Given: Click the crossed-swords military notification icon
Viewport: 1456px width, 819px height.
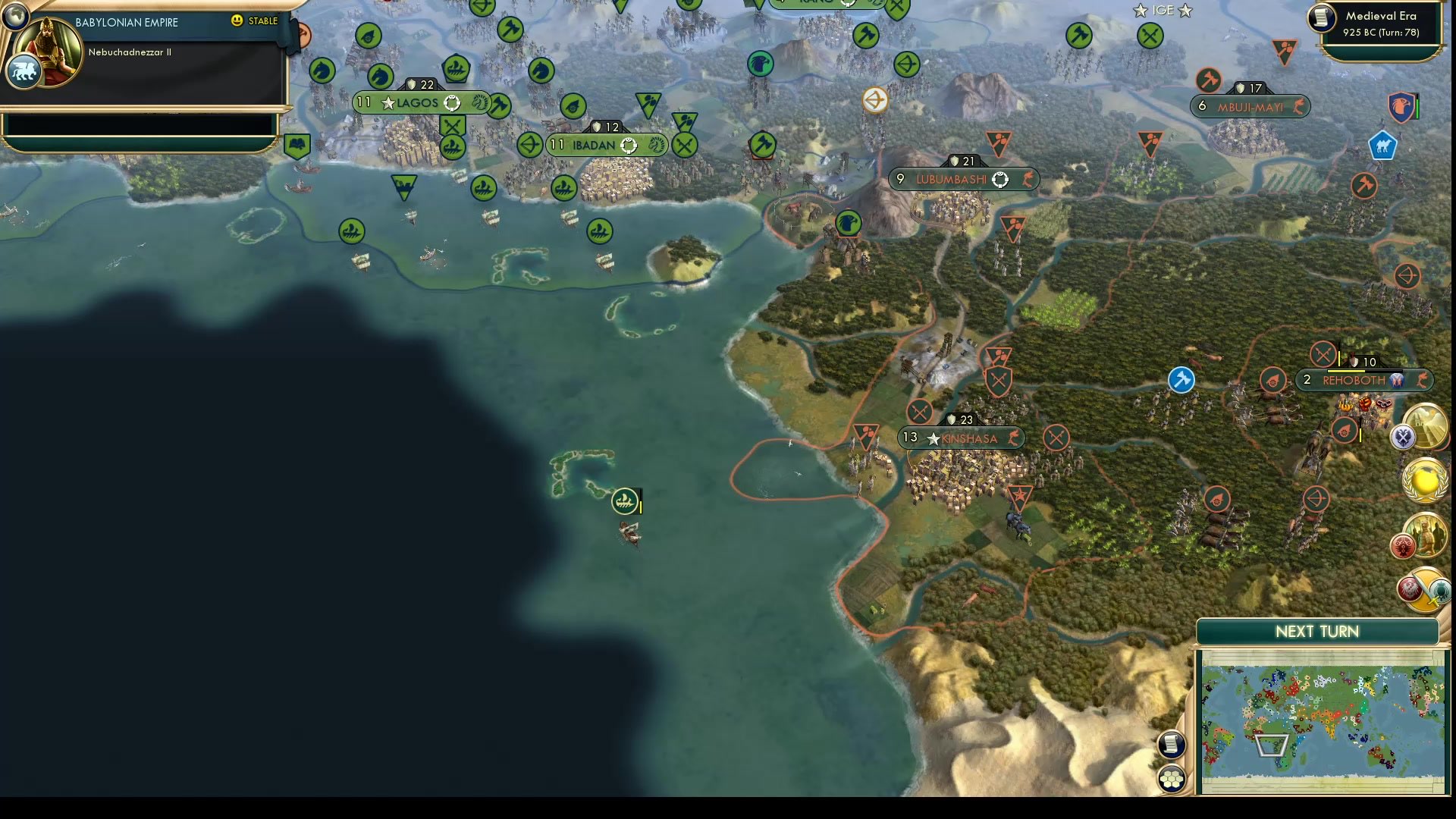Looking at the screenshot, I should 1404,438.
